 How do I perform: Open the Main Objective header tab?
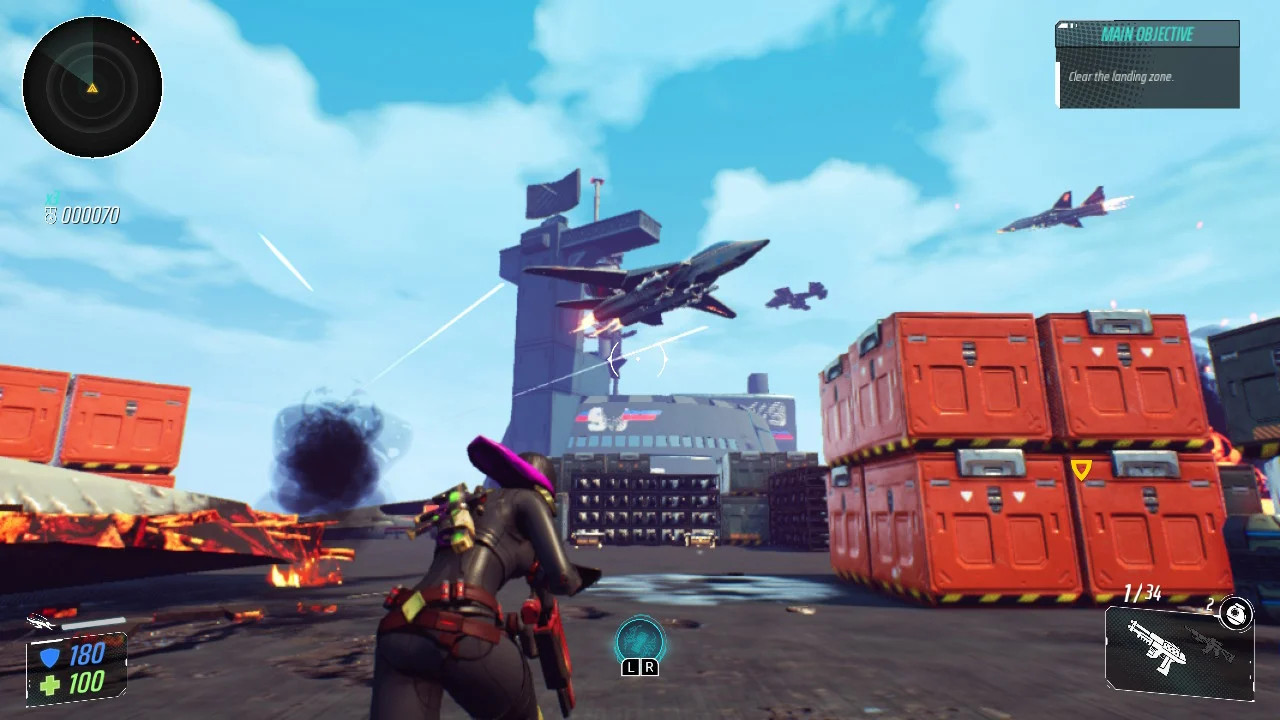(x=1147, y=34)
